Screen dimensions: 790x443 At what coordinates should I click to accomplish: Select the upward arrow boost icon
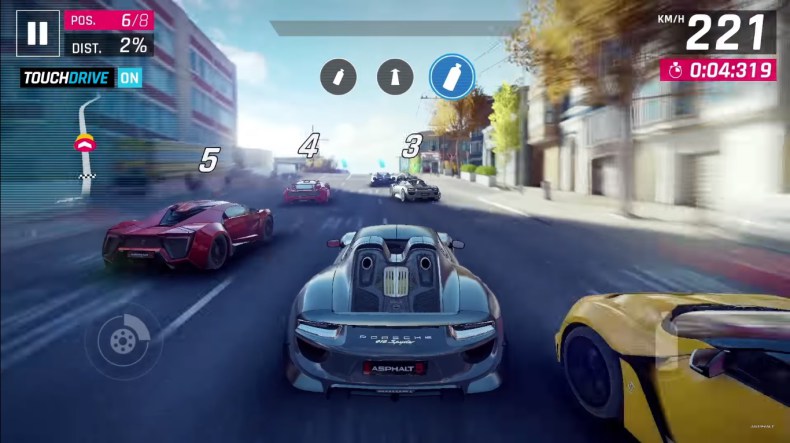click(395, 76)
